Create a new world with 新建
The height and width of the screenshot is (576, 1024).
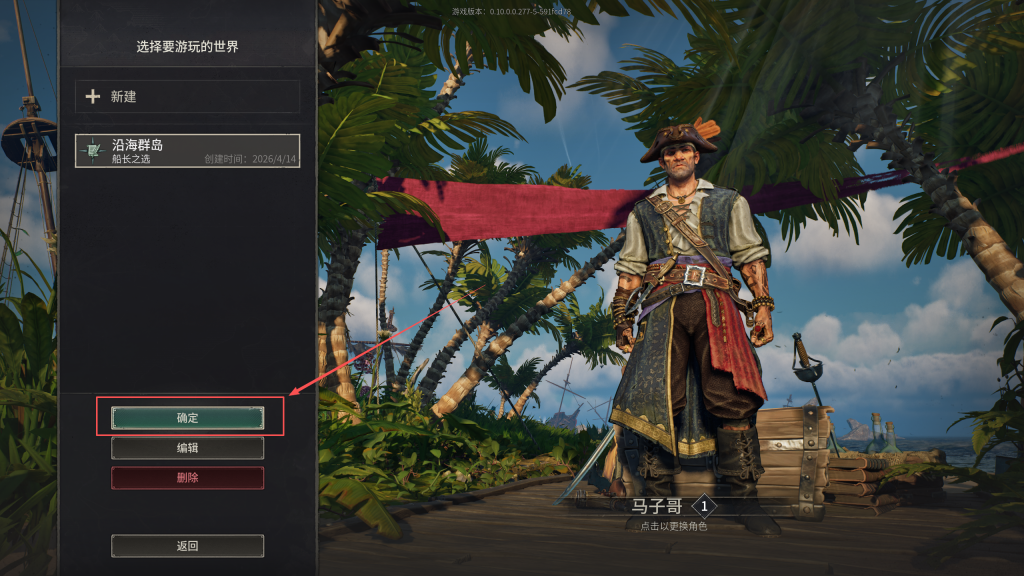pyautogui.click(x=187, y=97)
